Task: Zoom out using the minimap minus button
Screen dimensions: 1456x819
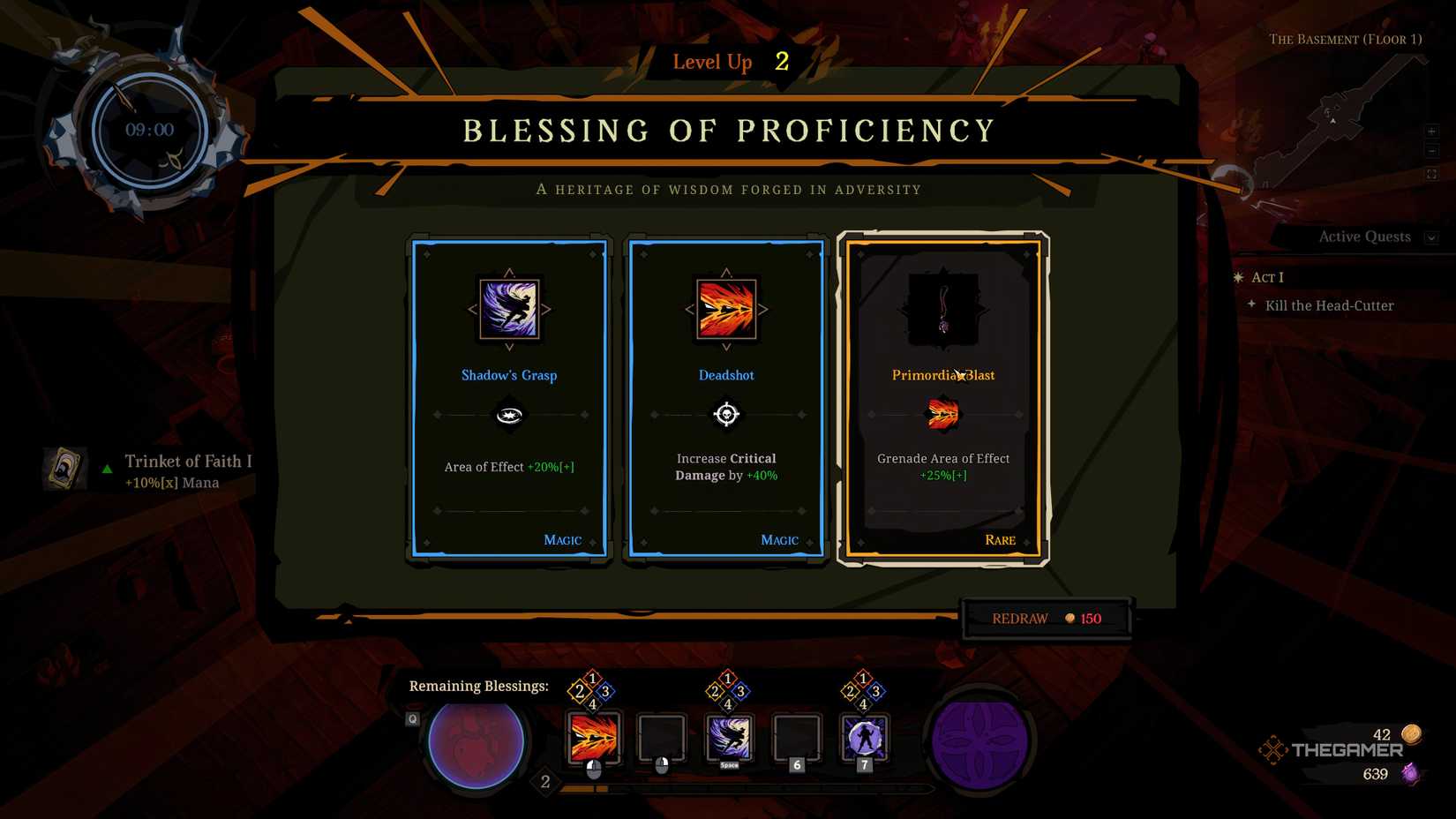Action: 1433,151
